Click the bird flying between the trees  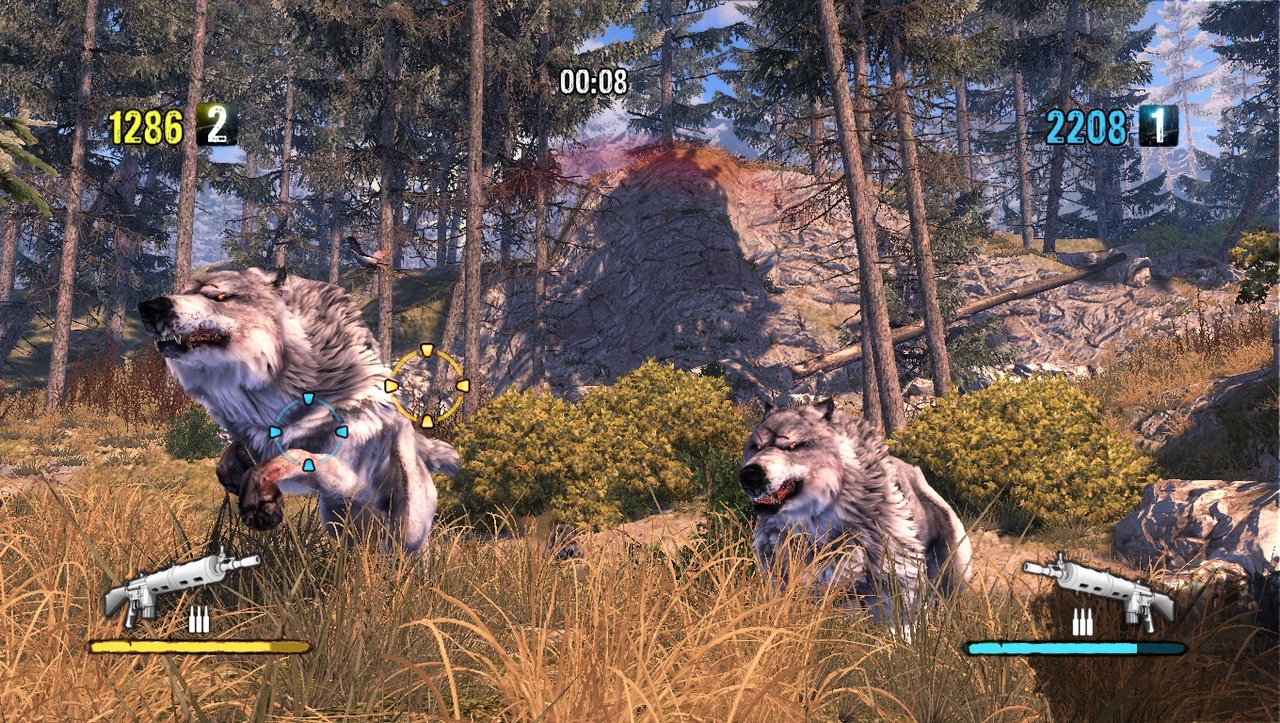tap(365, 255)
